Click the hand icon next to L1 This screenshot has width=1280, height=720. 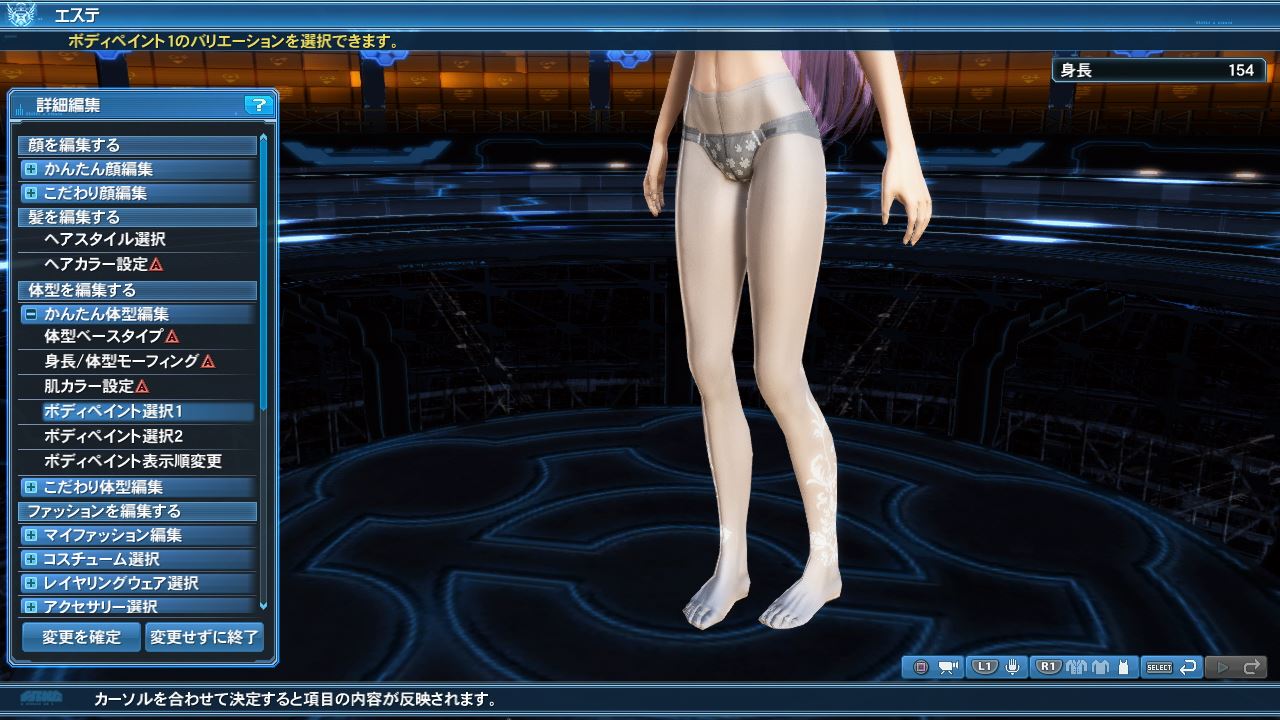tap(1013, 666)
